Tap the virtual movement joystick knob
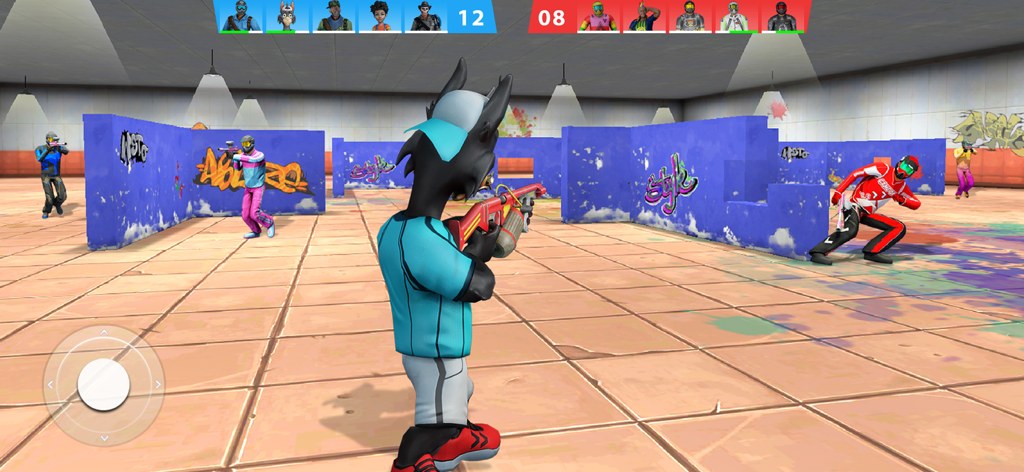 (x=104, y=385)
